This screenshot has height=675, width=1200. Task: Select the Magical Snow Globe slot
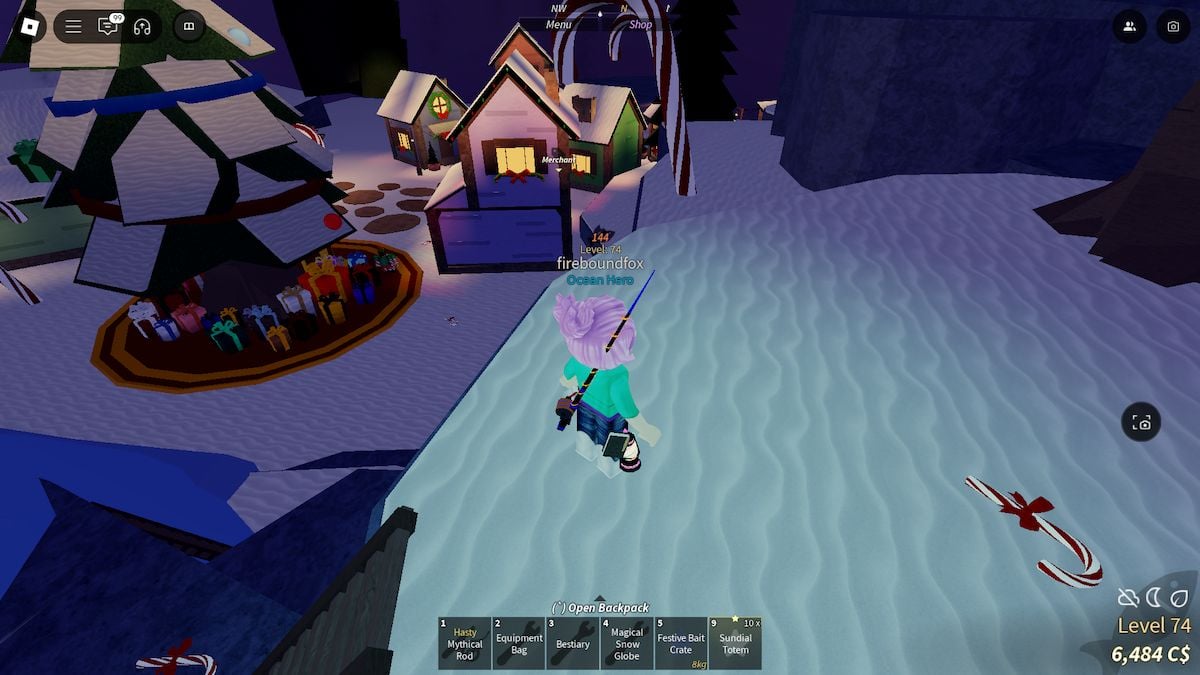pos(626,643)
